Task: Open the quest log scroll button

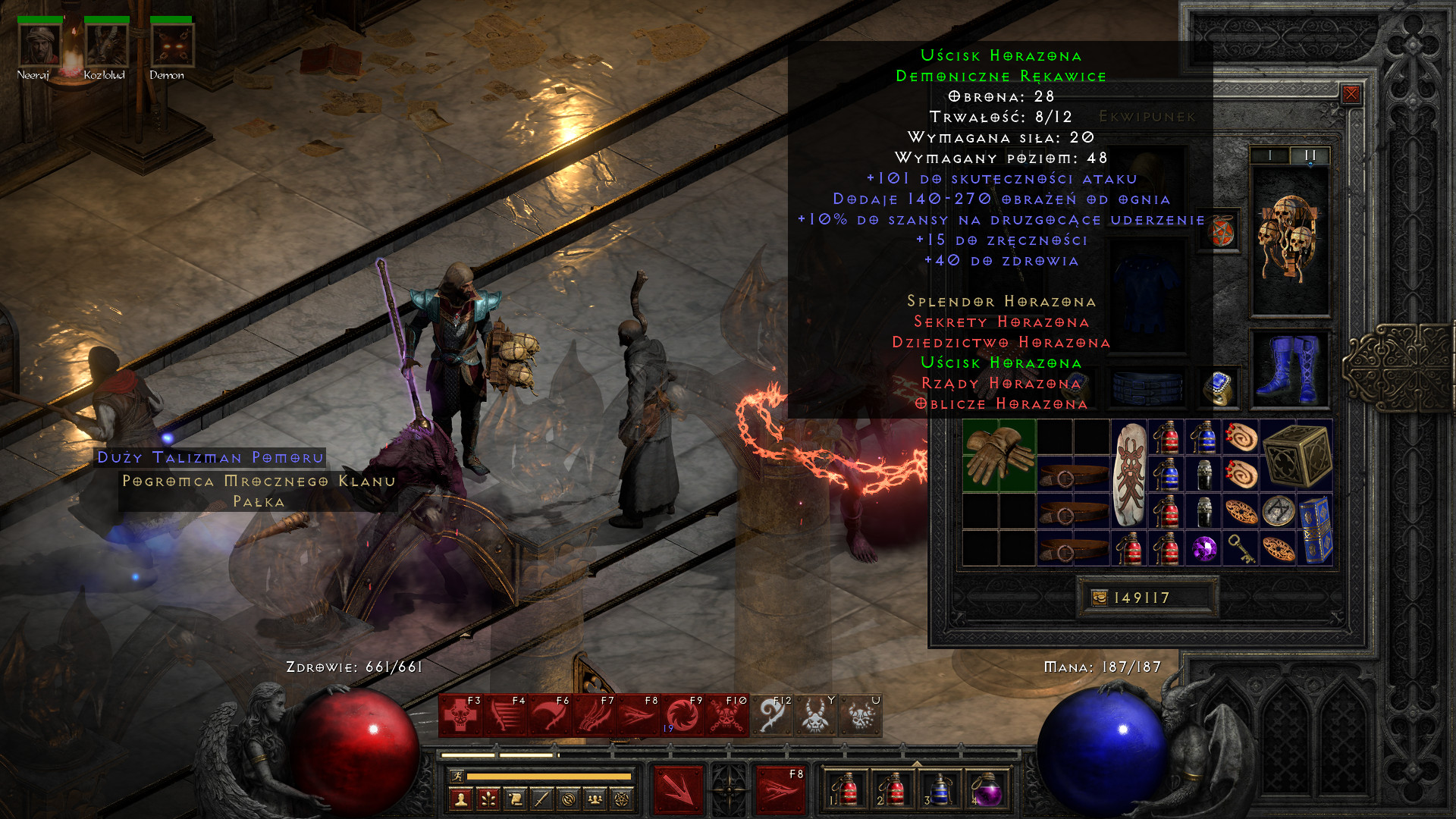Action: pyautogui.click(x=515, y=799)
